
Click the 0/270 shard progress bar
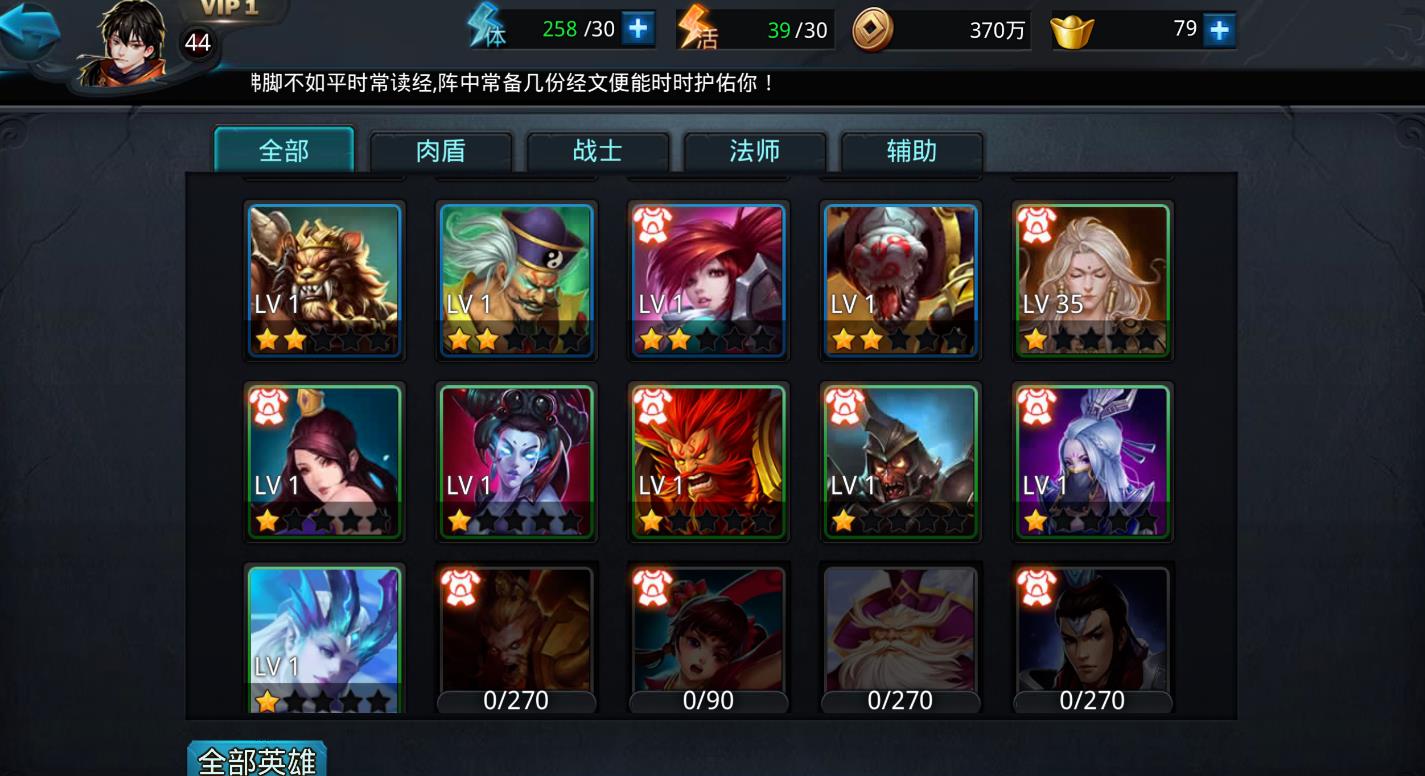click(x=516, y=701)
